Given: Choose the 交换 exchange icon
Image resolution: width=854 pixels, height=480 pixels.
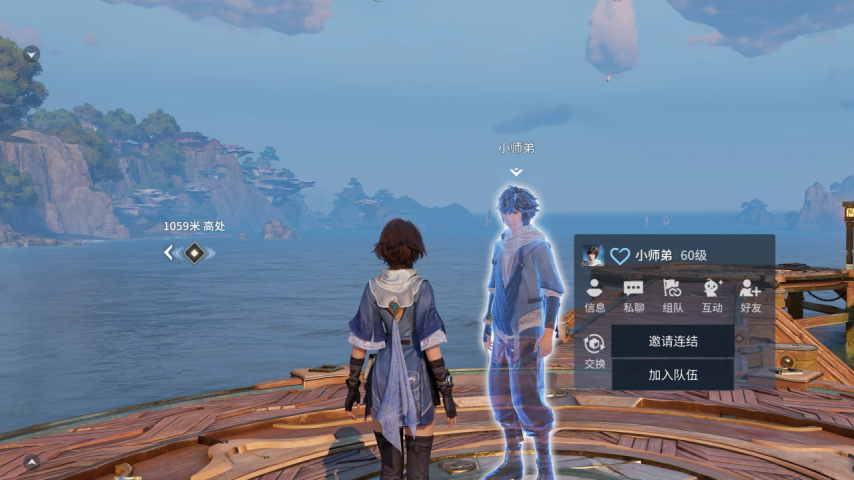Looking at the screenshot, I should click(x=595, y=350).
